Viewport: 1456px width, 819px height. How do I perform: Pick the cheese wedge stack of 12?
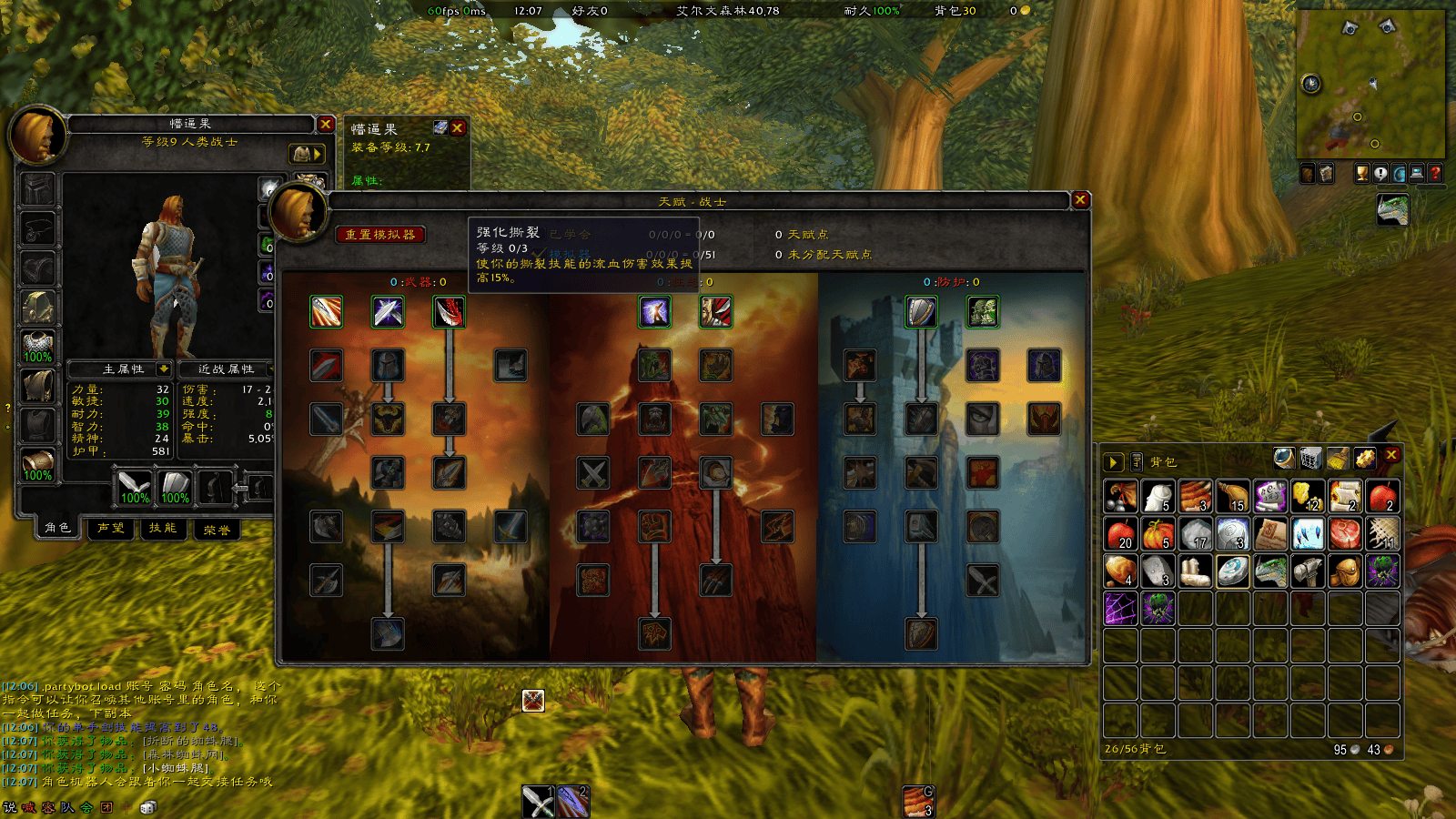click(1308, 497)
